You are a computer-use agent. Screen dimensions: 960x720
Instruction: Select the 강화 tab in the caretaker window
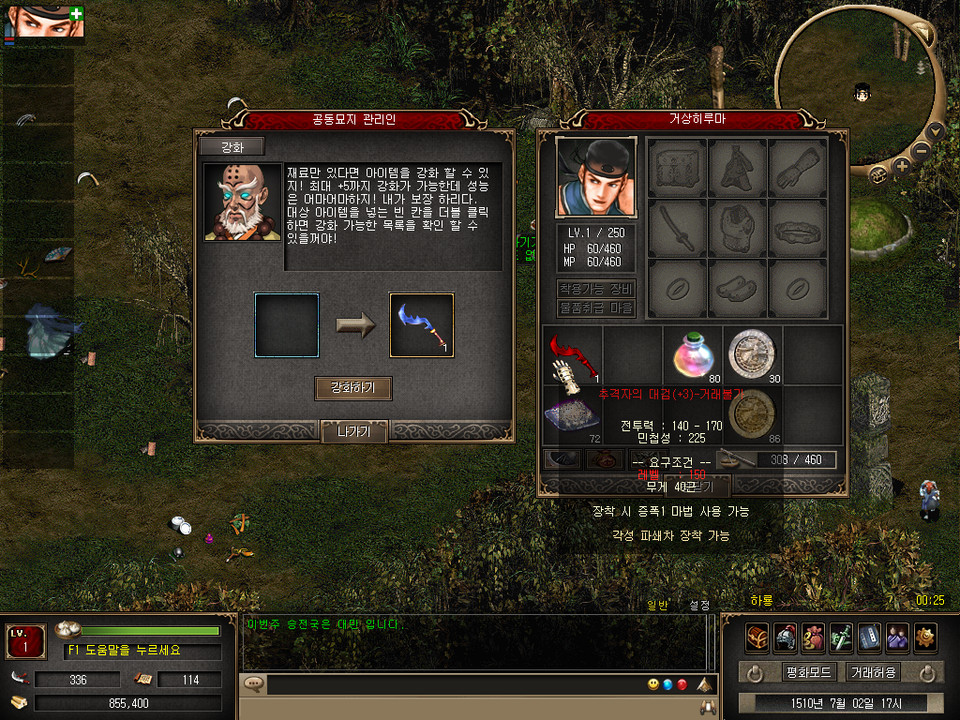tap(231, 147)
